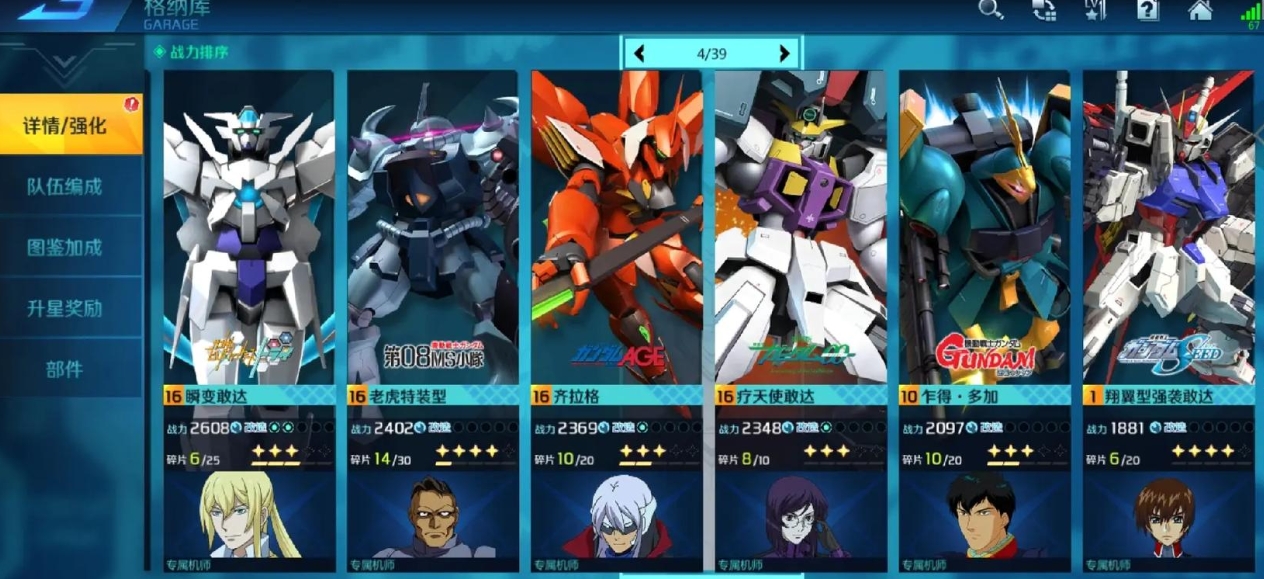This screenshot has width=1264, height=579.
Task: Switch to 队伍编成 team formation
Action: (66, 187)
